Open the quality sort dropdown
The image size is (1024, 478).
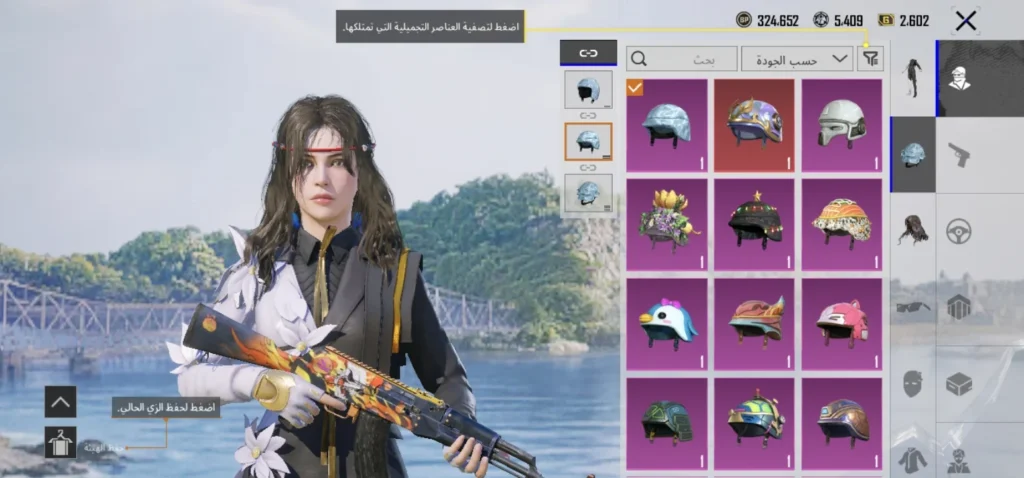click(797, 59)
